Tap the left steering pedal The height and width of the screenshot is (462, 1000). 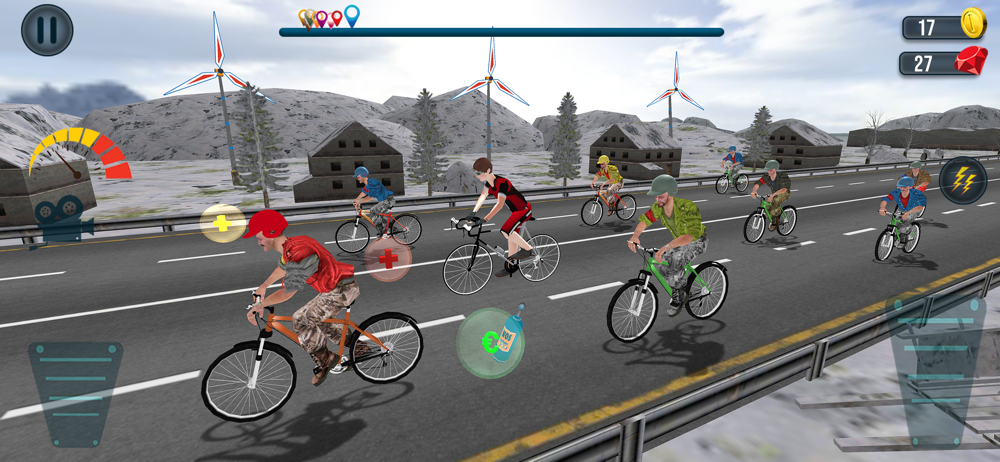click(x=75, y=392)
